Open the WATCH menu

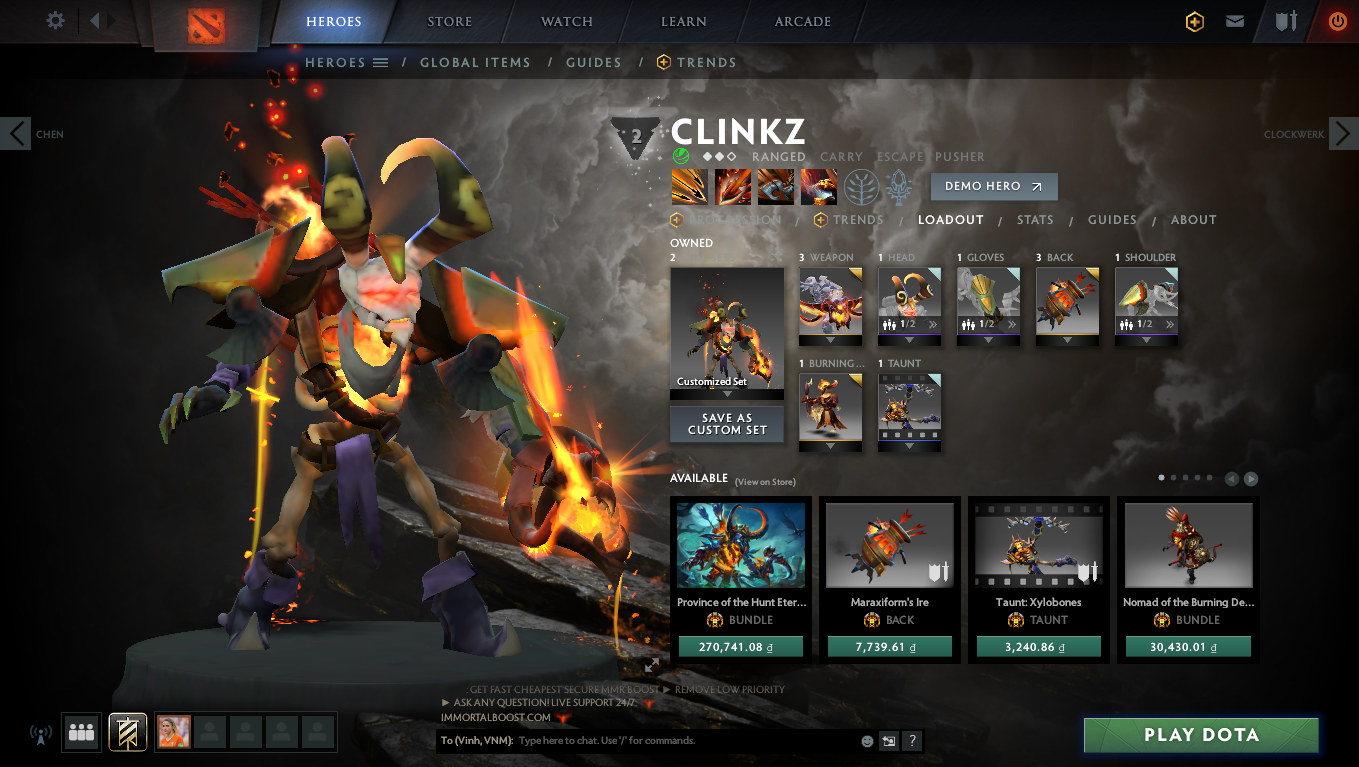pos(566,21)
